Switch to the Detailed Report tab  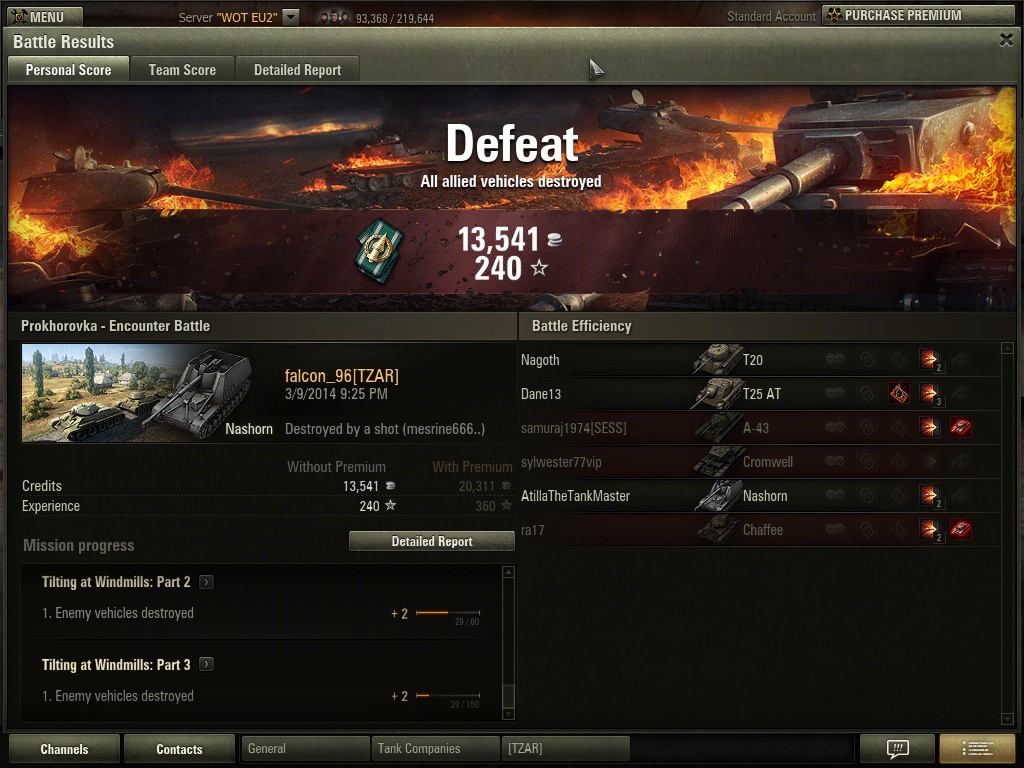[297, 70]
